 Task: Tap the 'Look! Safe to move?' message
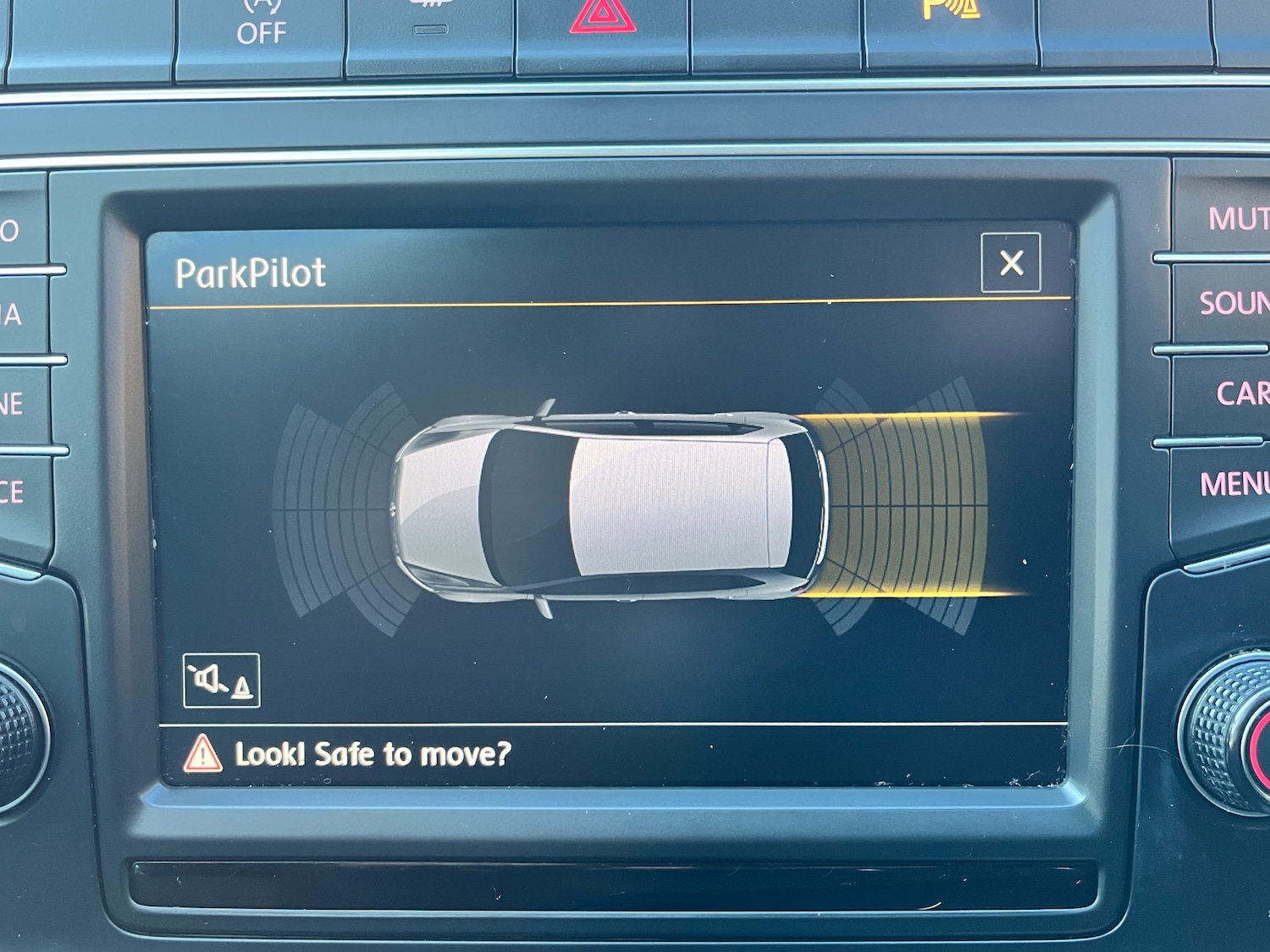click(373, 752)
